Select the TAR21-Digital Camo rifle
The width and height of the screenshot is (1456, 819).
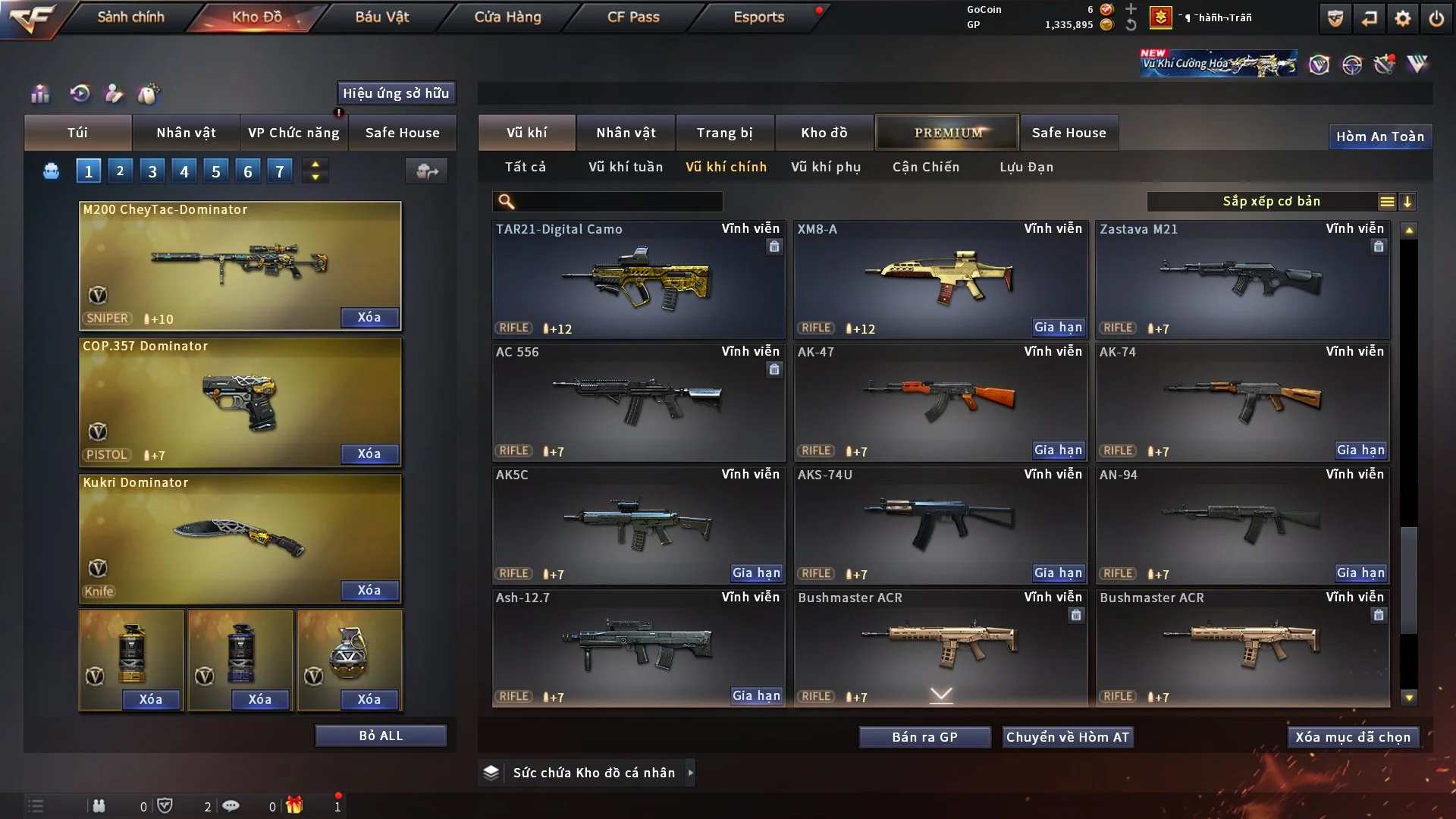[x=638, y=280]
